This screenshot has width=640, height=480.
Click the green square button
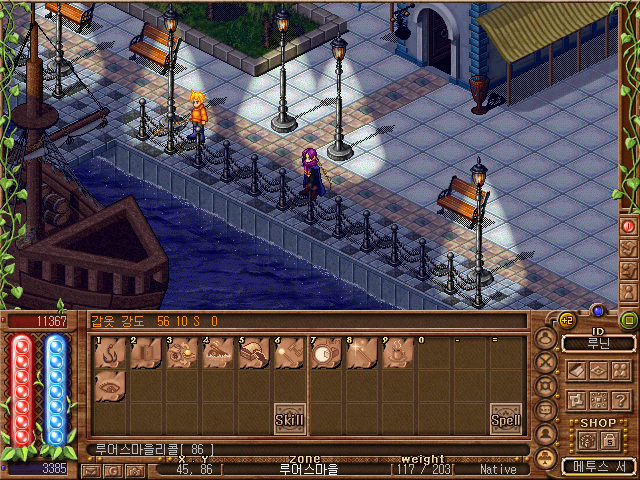629,321
